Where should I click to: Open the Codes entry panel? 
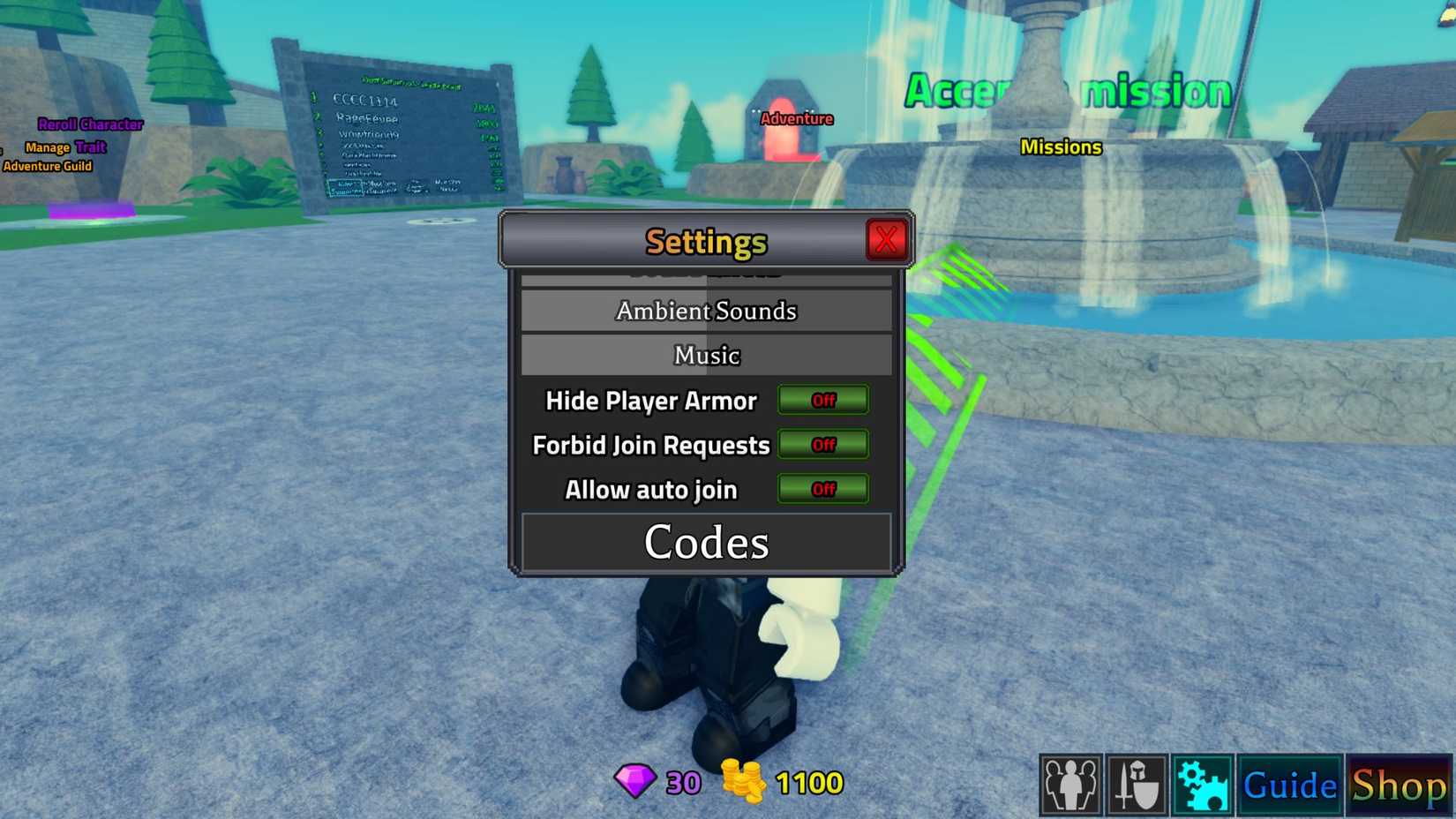(706, 542)
